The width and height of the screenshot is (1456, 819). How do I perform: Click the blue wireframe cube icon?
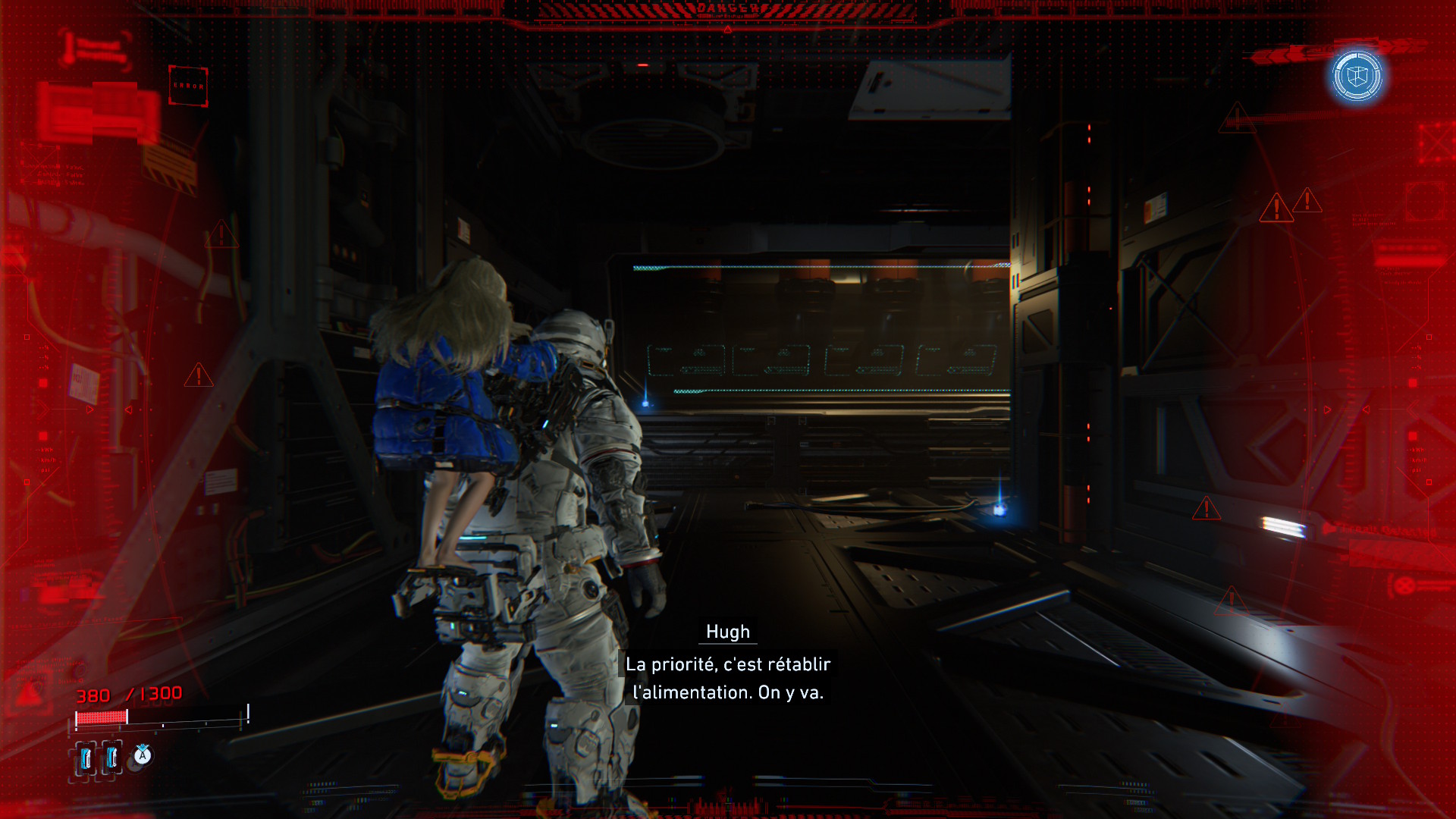coord(1357,76)
